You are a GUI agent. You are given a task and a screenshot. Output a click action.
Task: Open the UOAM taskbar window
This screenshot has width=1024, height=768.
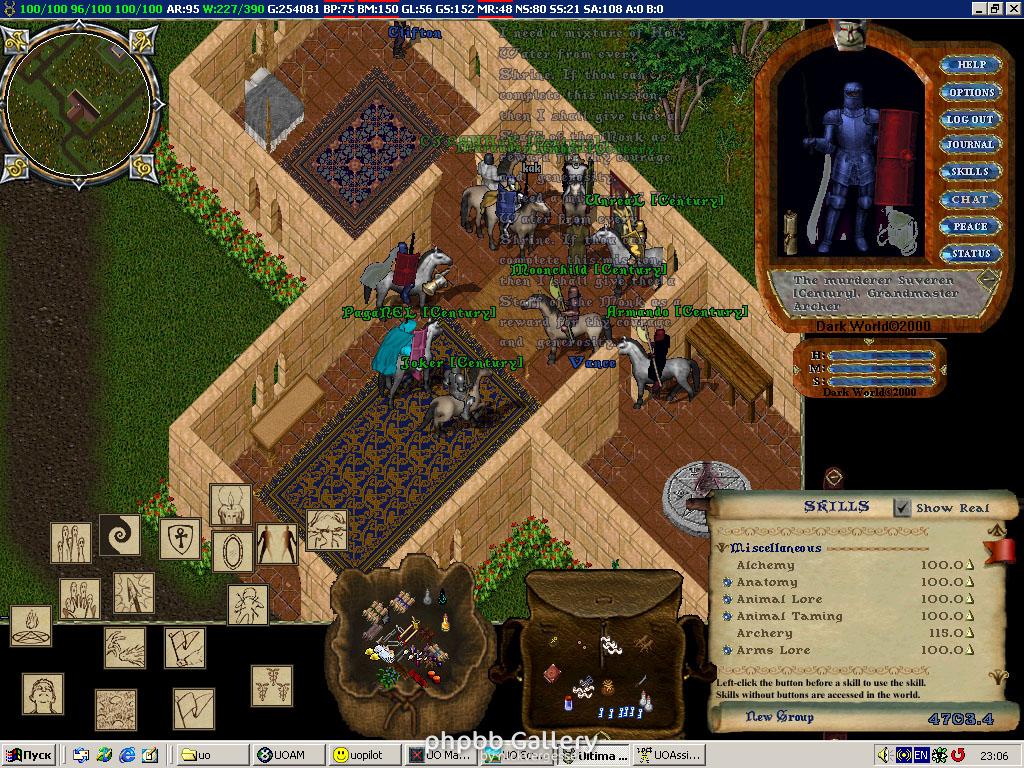pyautogui.click(x=288, y=755)
